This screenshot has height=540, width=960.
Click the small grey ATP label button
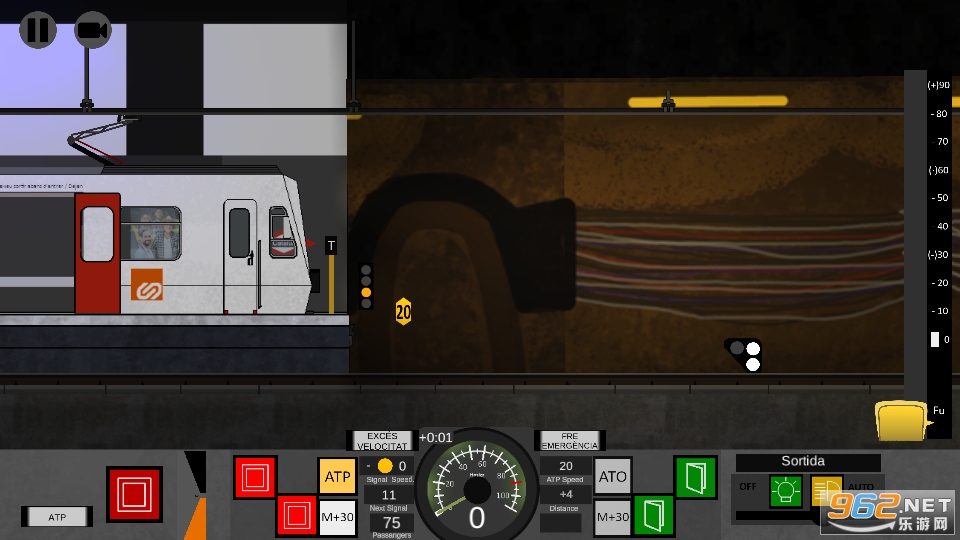57,517
